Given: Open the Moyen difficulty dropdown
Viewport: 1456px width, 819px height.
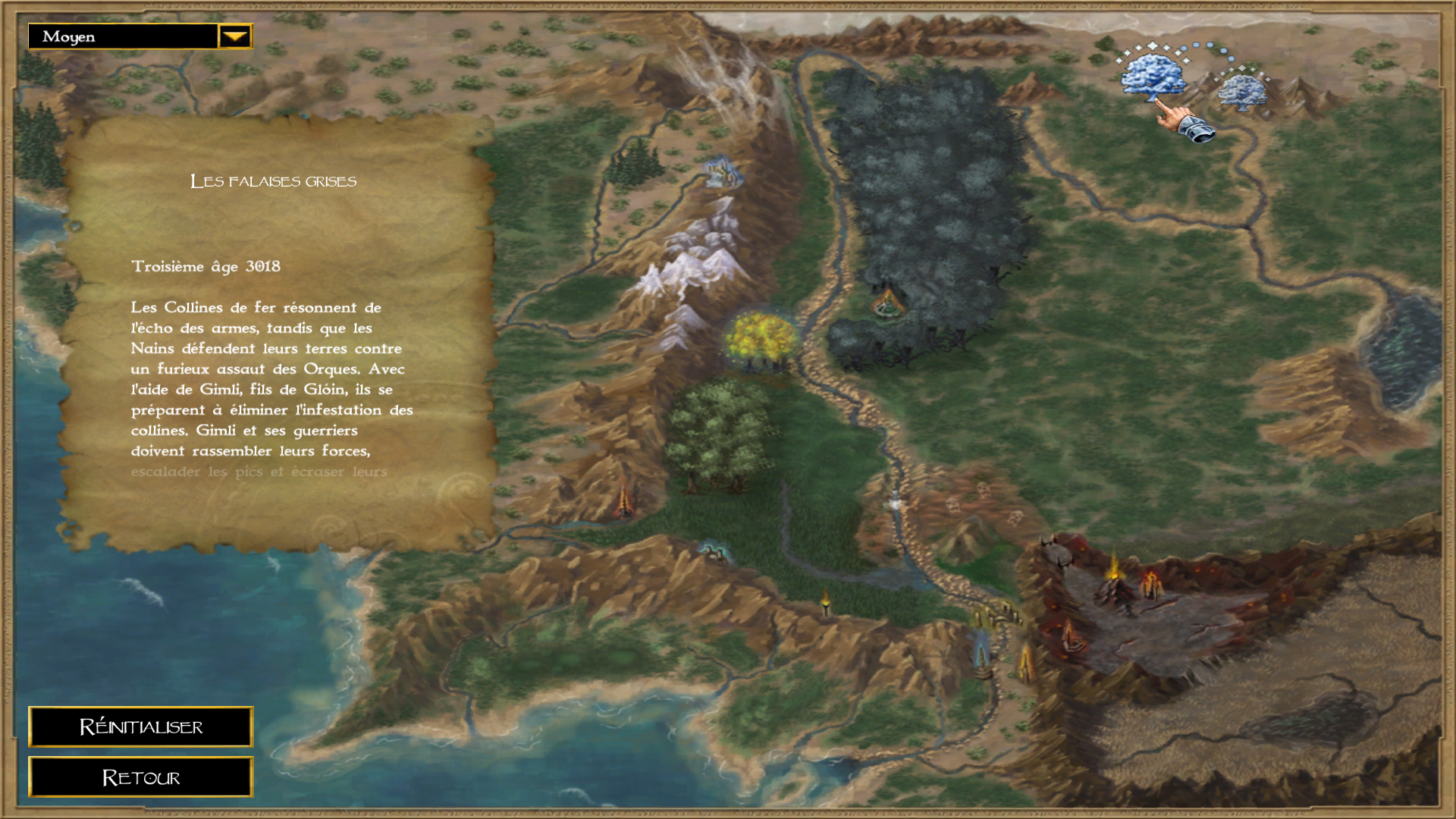Looking at the screenshot, I should coord(235,36).
